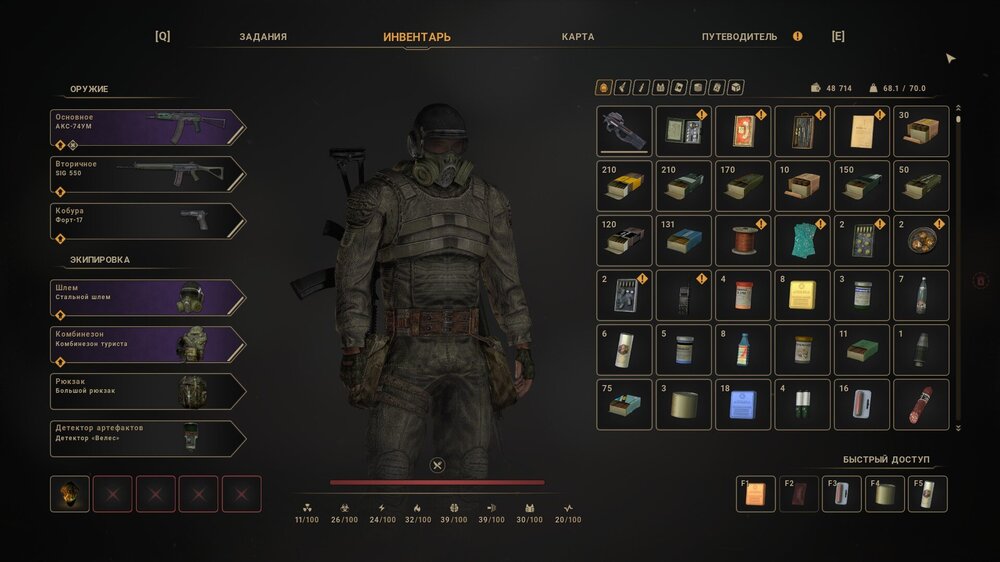Select the sausage item in inventory

point(921,404)
